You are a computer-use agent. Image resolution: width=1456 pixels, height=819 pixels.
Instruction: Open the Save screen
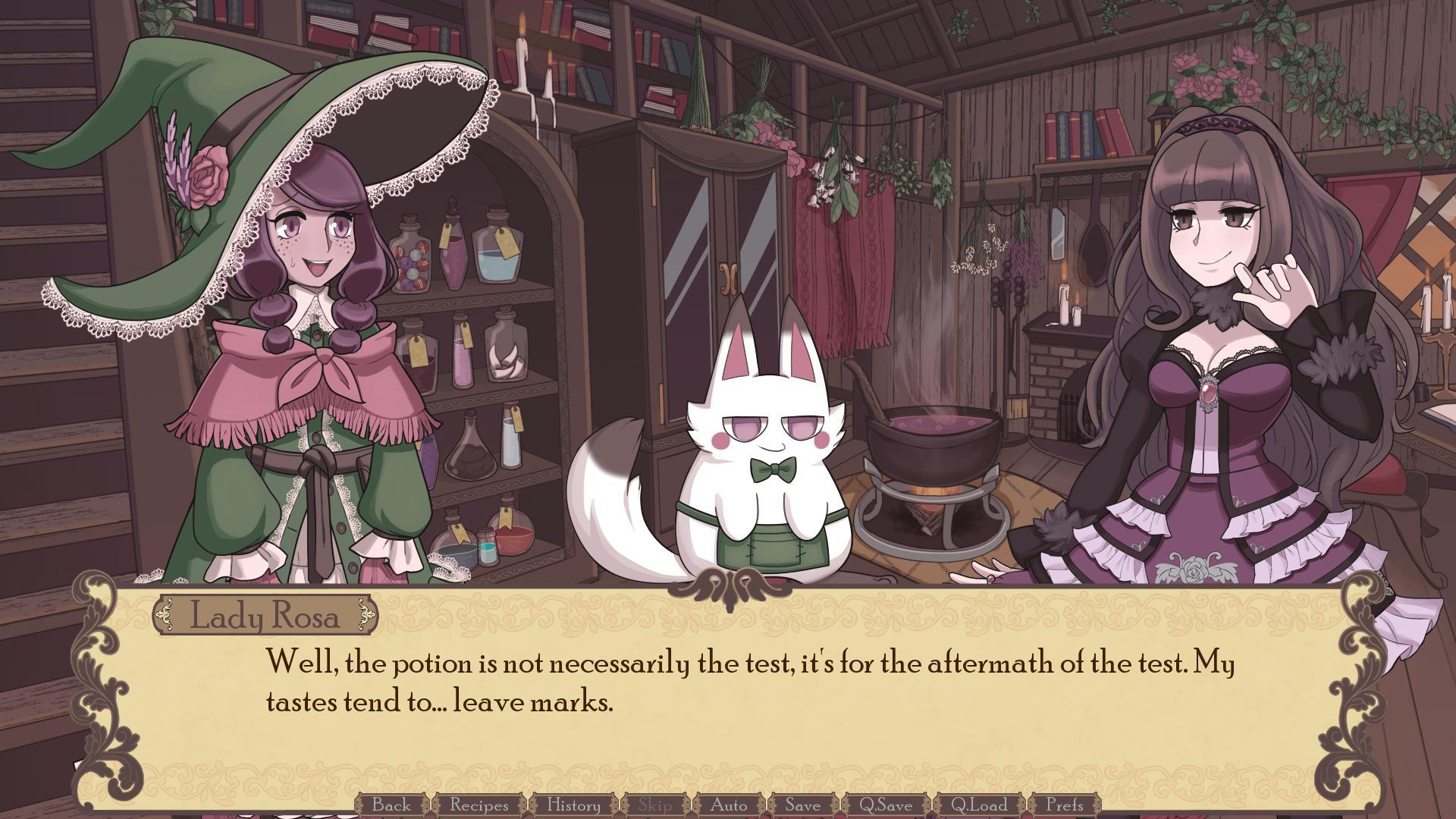804,806
